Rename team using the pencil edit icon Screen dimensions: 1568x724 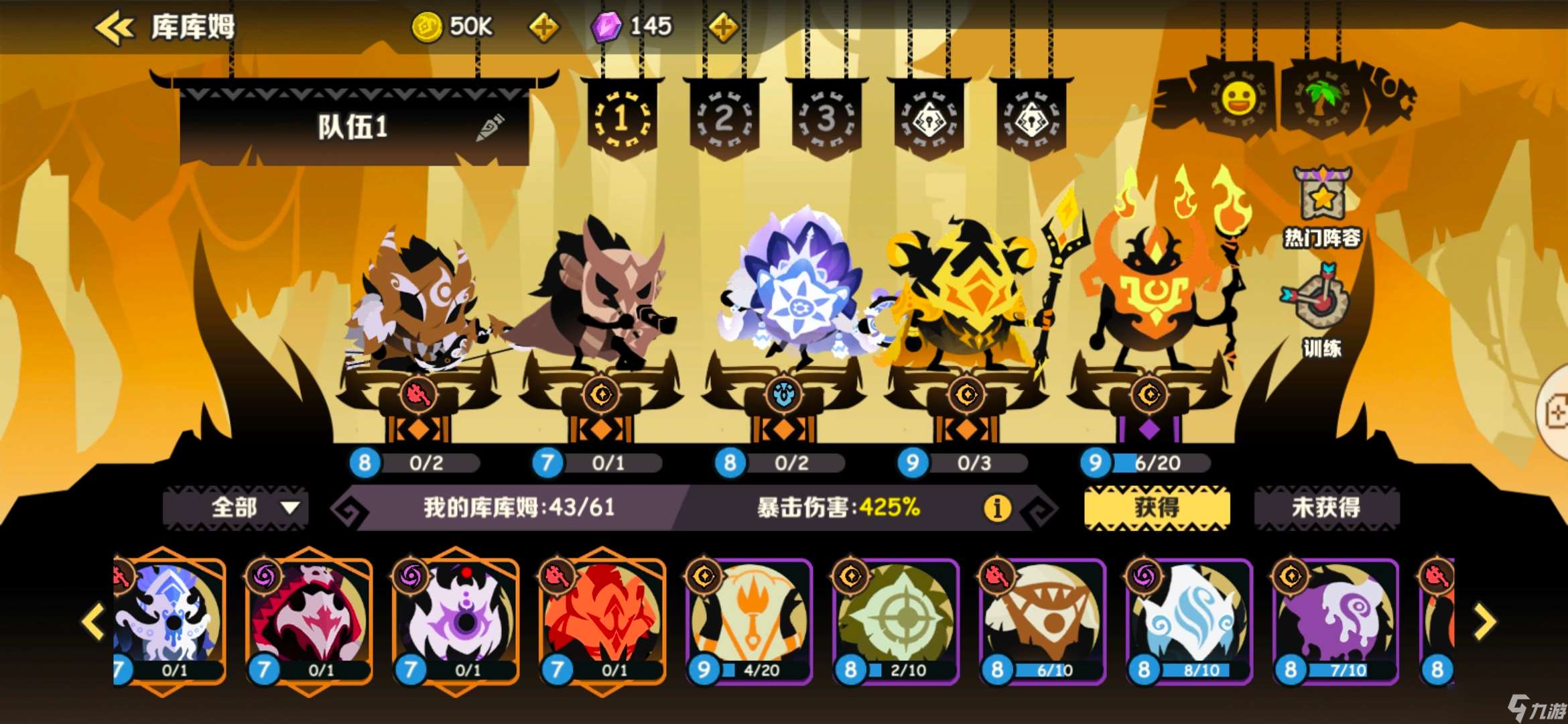pos(490,127)
